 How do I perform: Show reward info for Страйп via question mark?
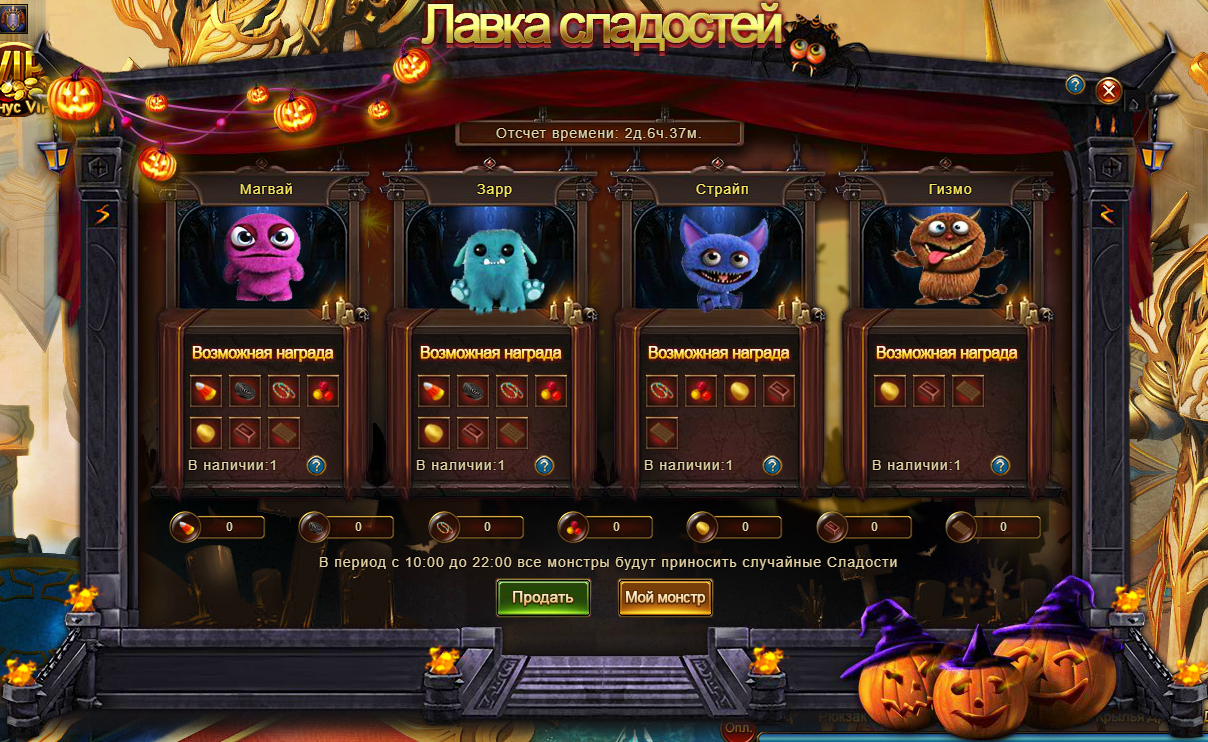[x=772, y=465]
